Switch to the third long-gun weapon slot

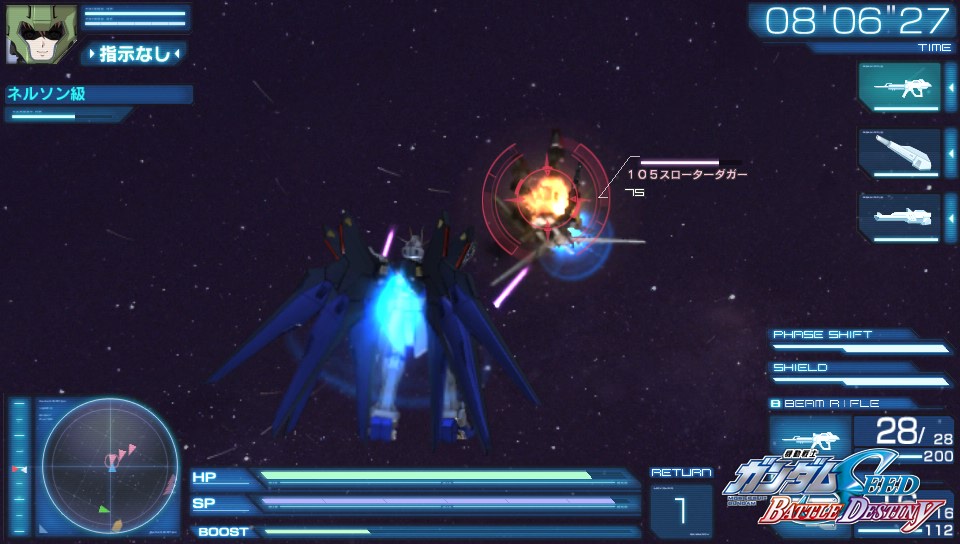pos(899,217)
